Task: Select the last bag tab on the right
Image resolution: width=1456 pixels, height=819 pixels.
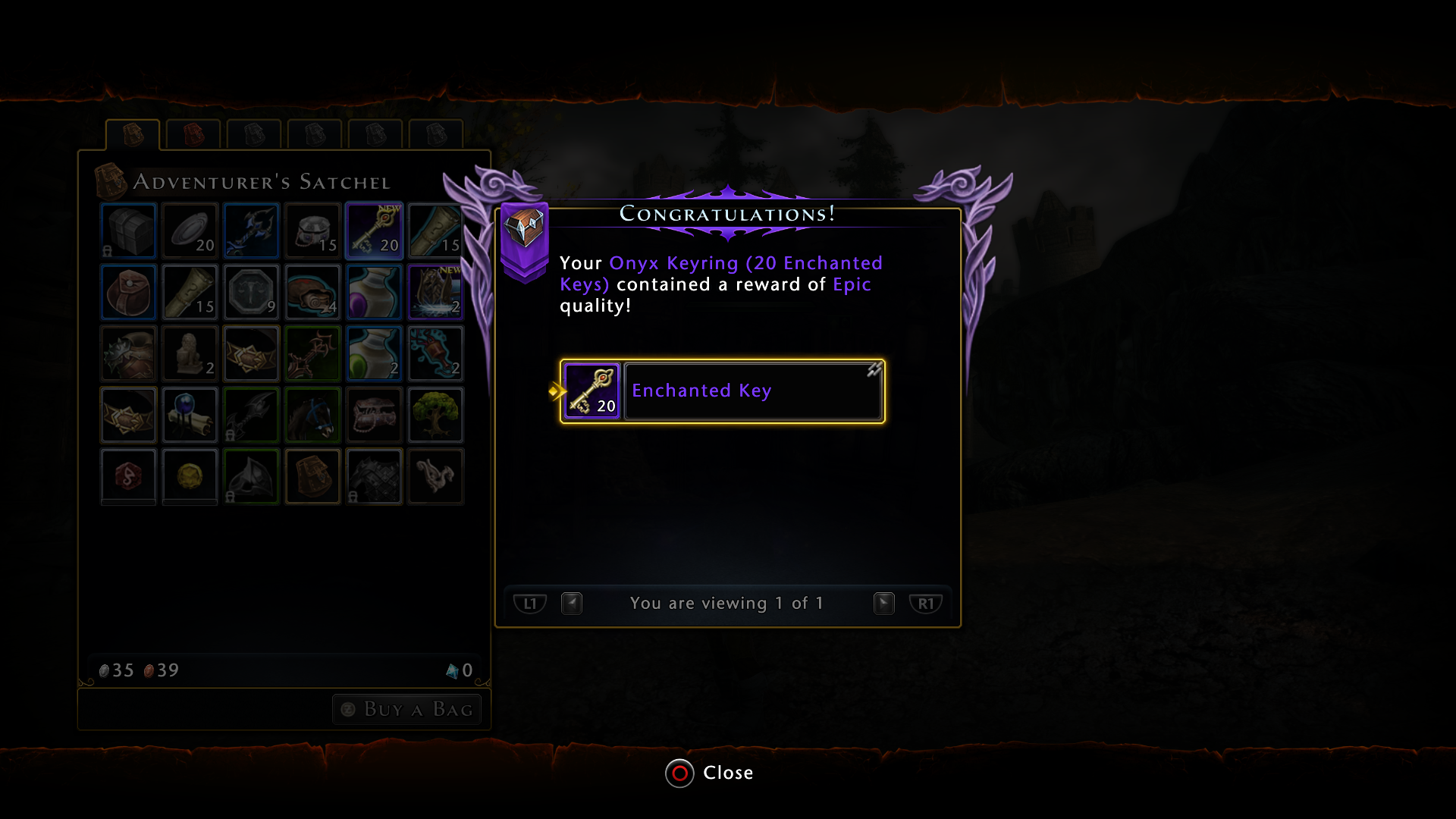Action: click(x=435, y=134)
